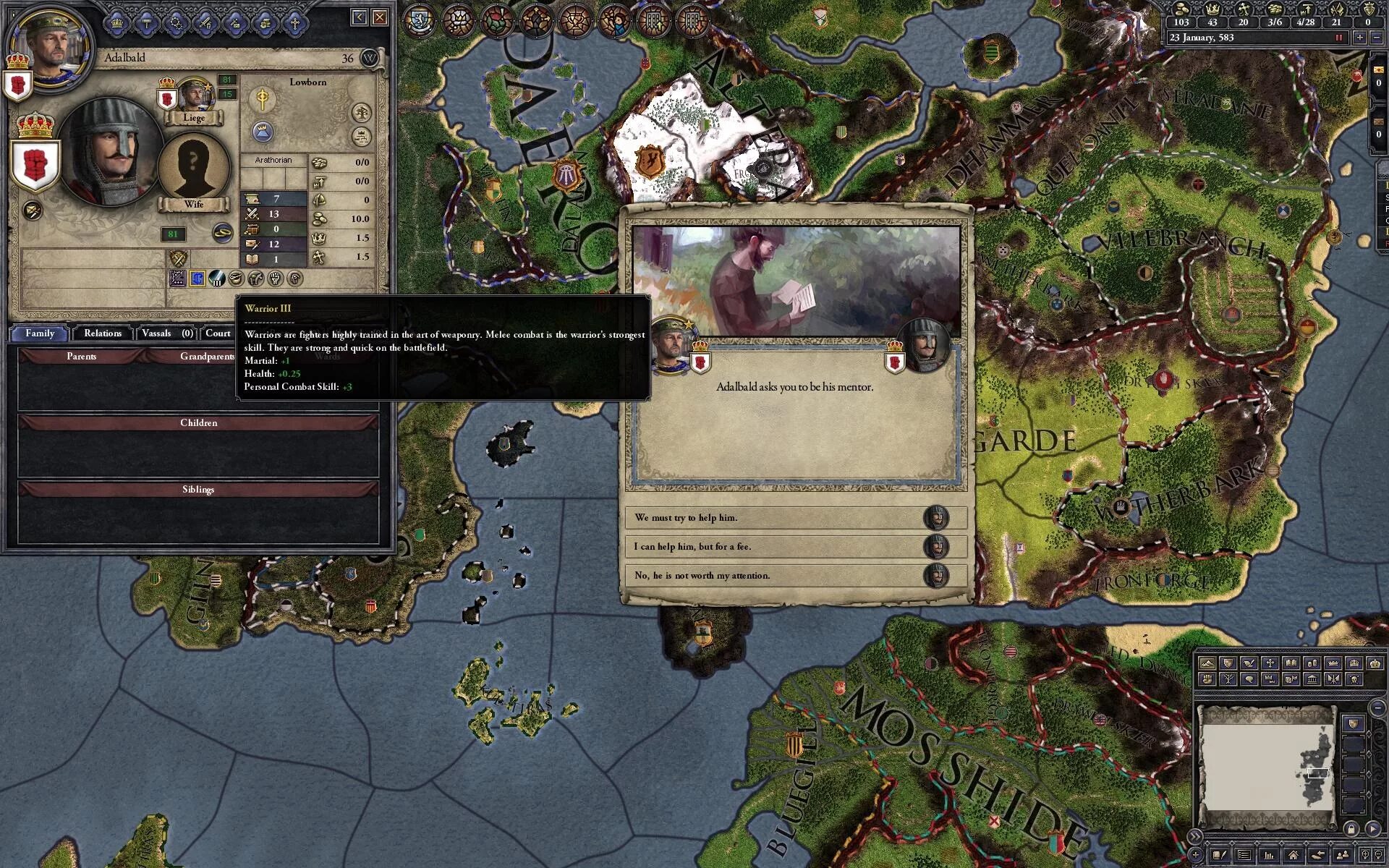
Task: Close the character panel with the X
Action: point(380,17)
